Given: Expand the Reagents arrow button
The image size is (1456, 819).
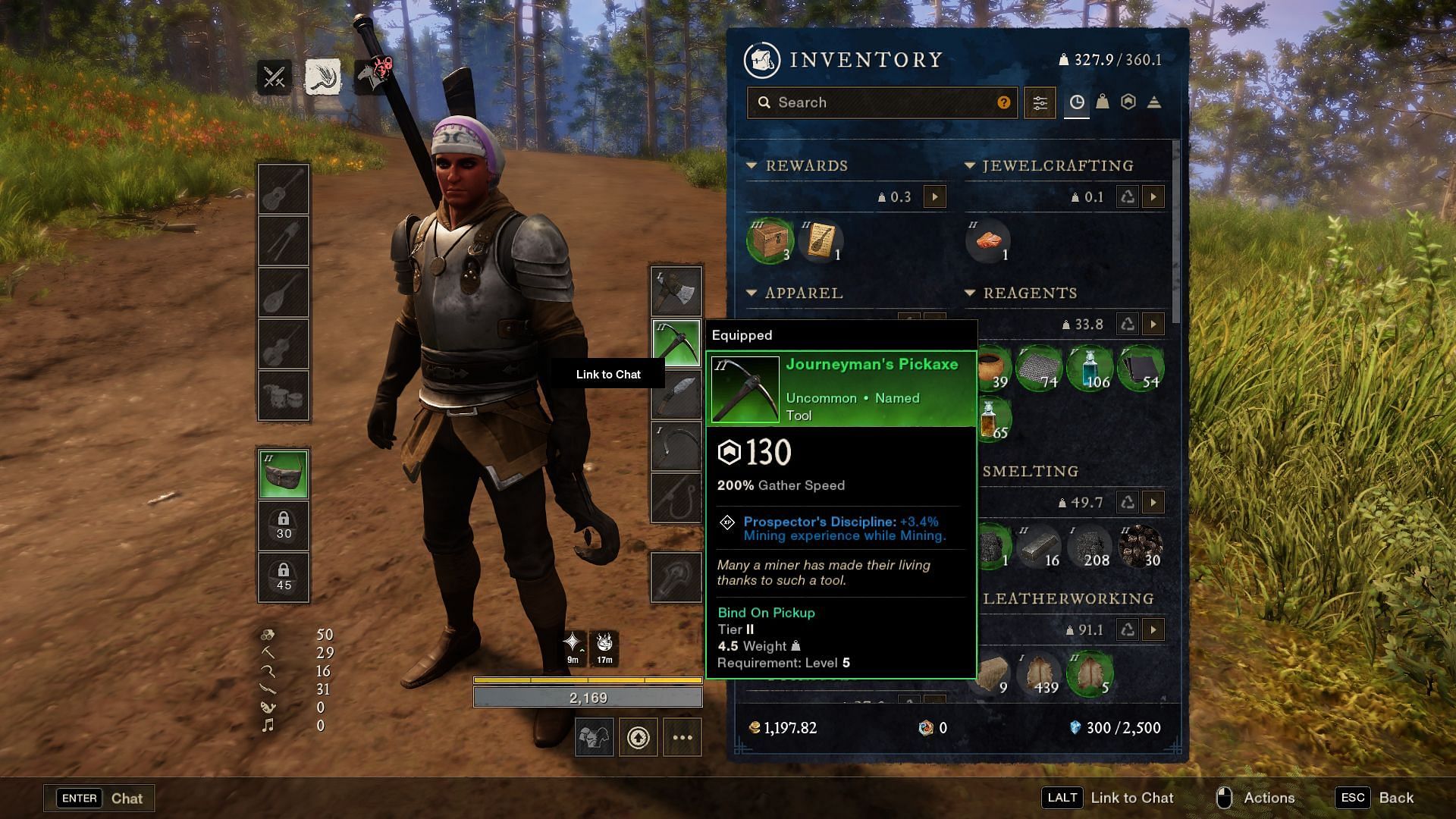Looking at the screenshot, I should (x=1153, y=325).
